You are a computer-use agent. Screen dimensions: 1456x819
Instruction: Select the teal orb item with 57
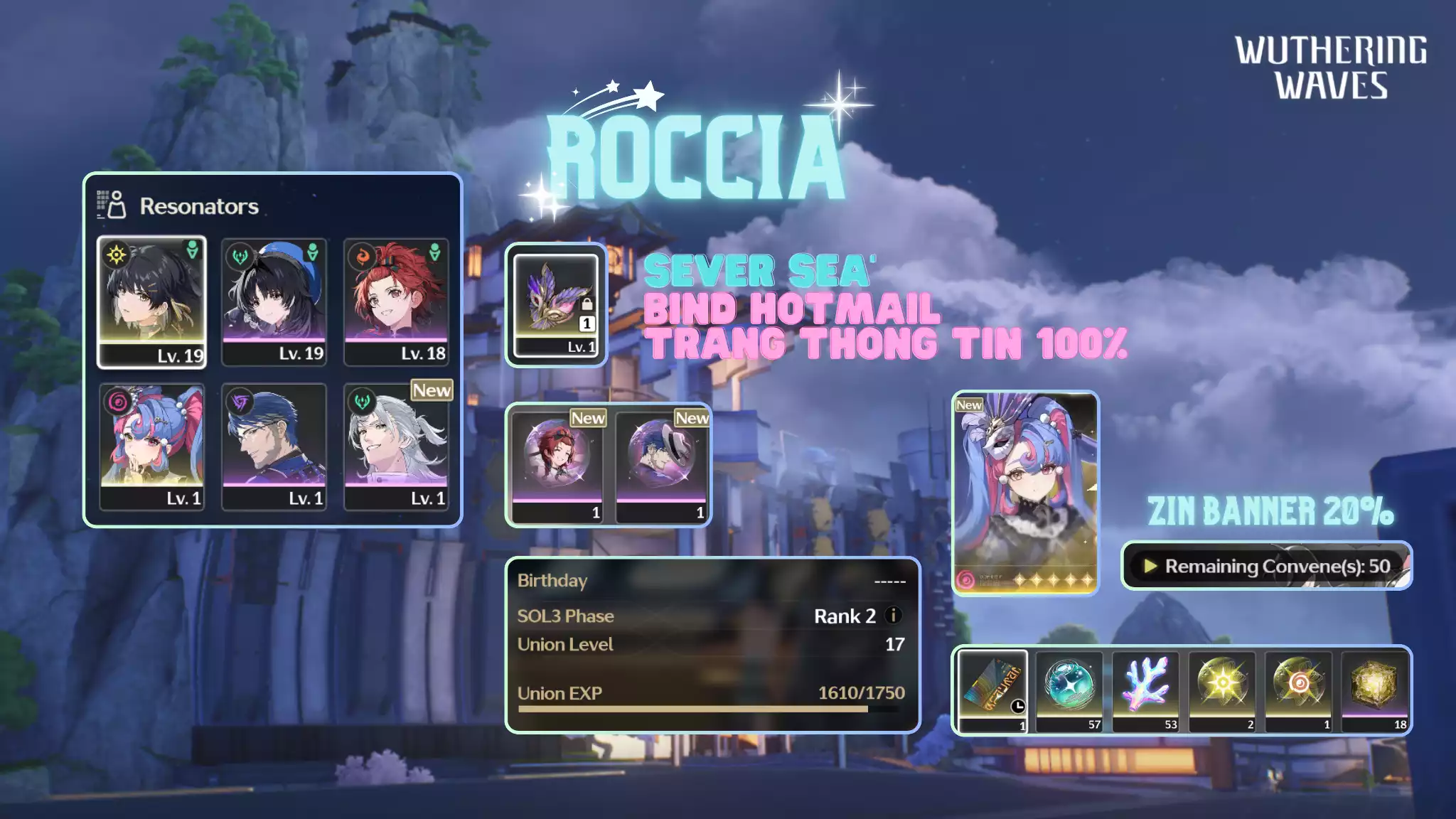[1069, 691]
